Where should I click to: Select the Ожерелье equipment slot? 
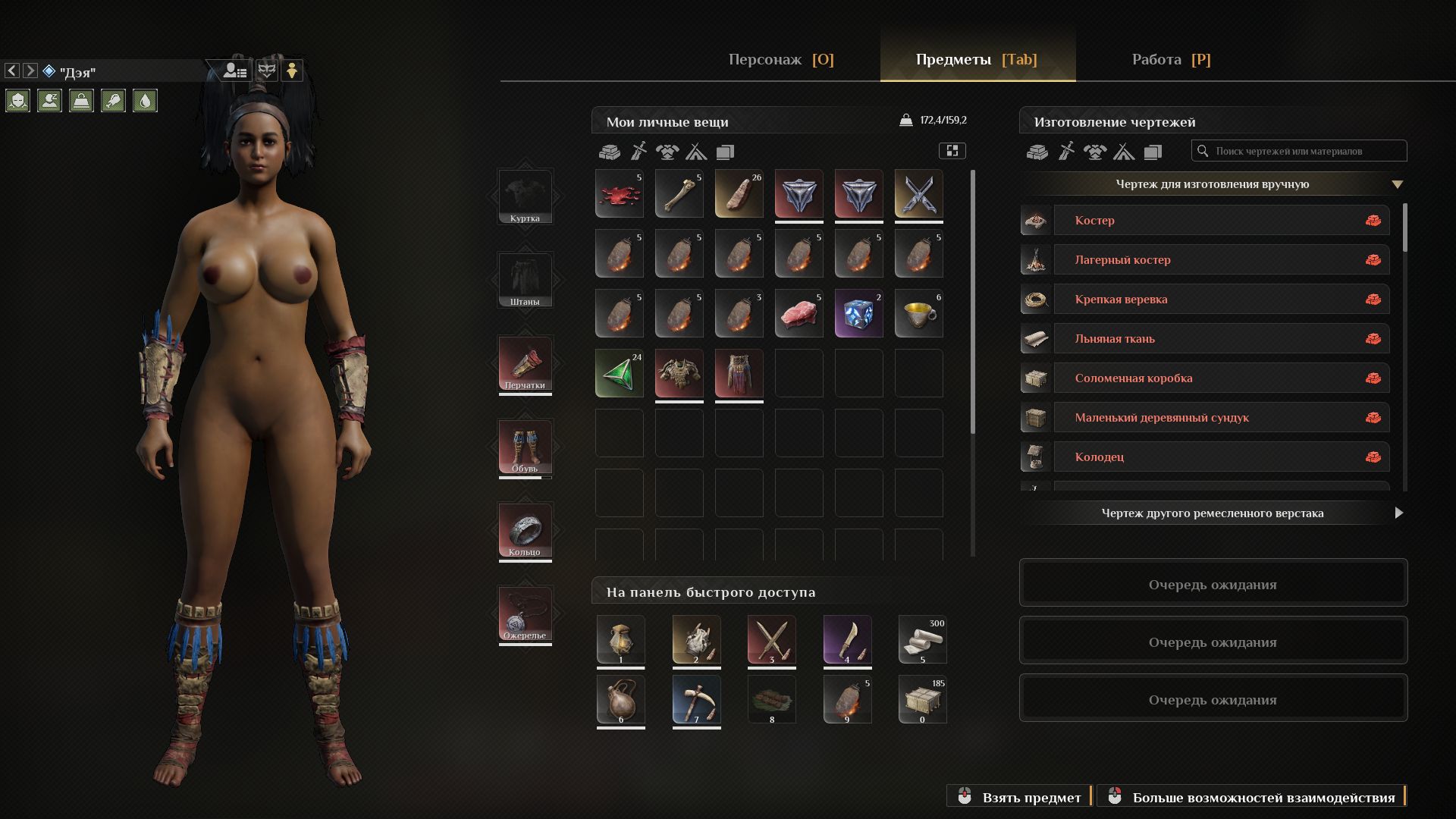pyautogui.click(x=525, y=613)
